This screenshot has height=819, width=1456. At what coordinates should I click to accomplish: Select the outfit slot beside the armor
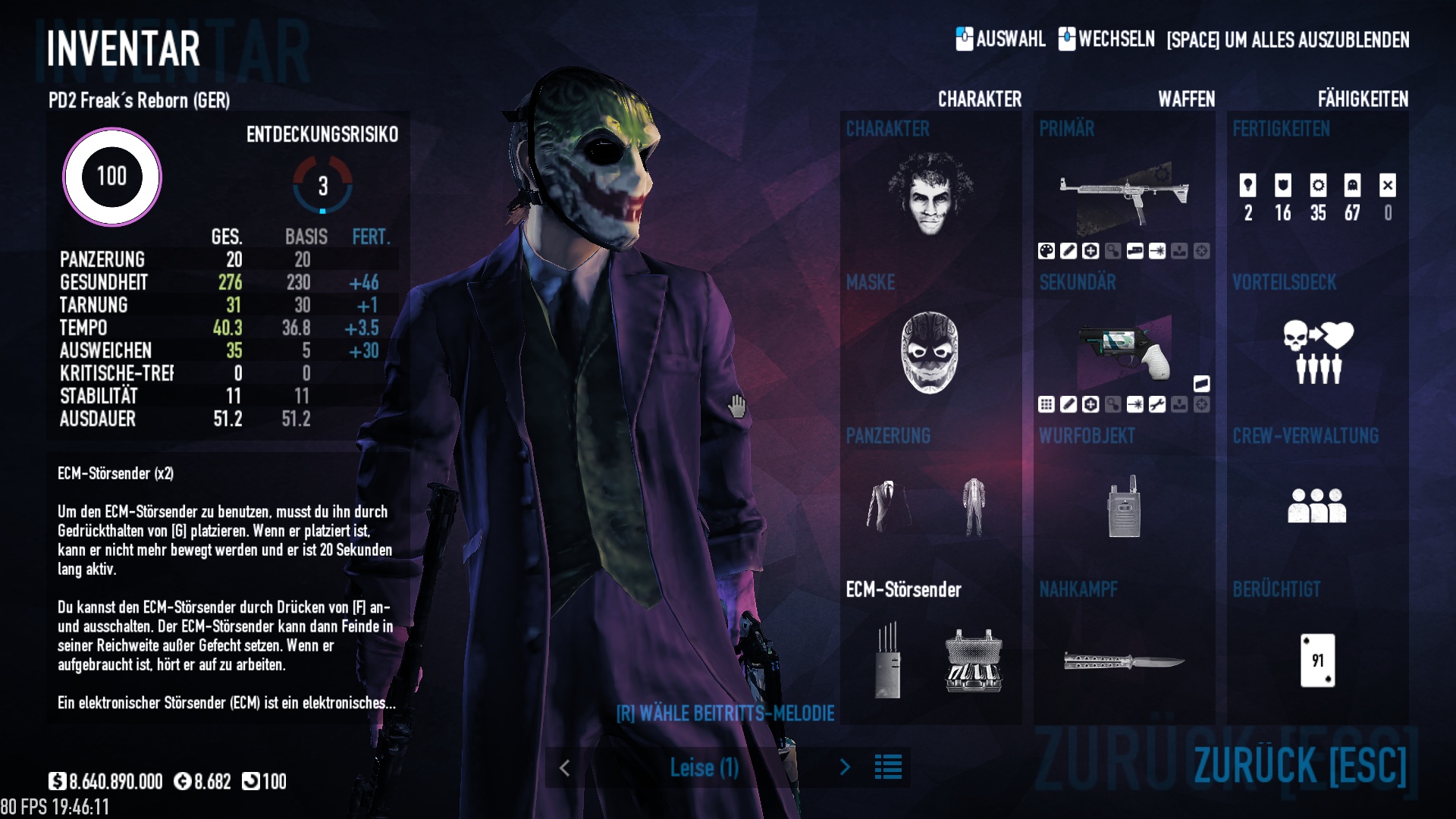click(974, 506)
